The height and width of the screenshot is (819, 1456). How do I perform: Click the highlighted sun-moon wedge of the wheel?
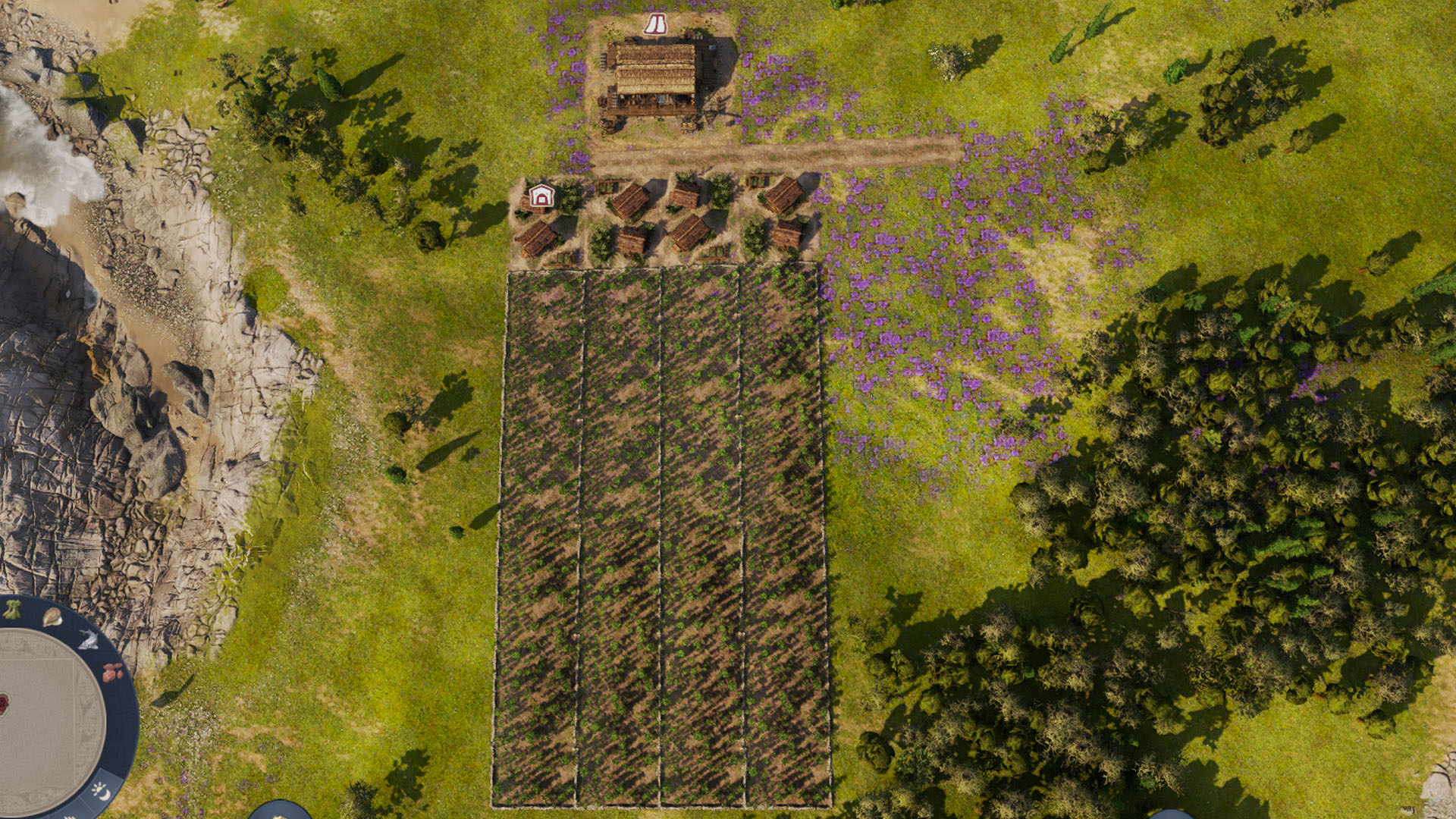tap(101, 790)
